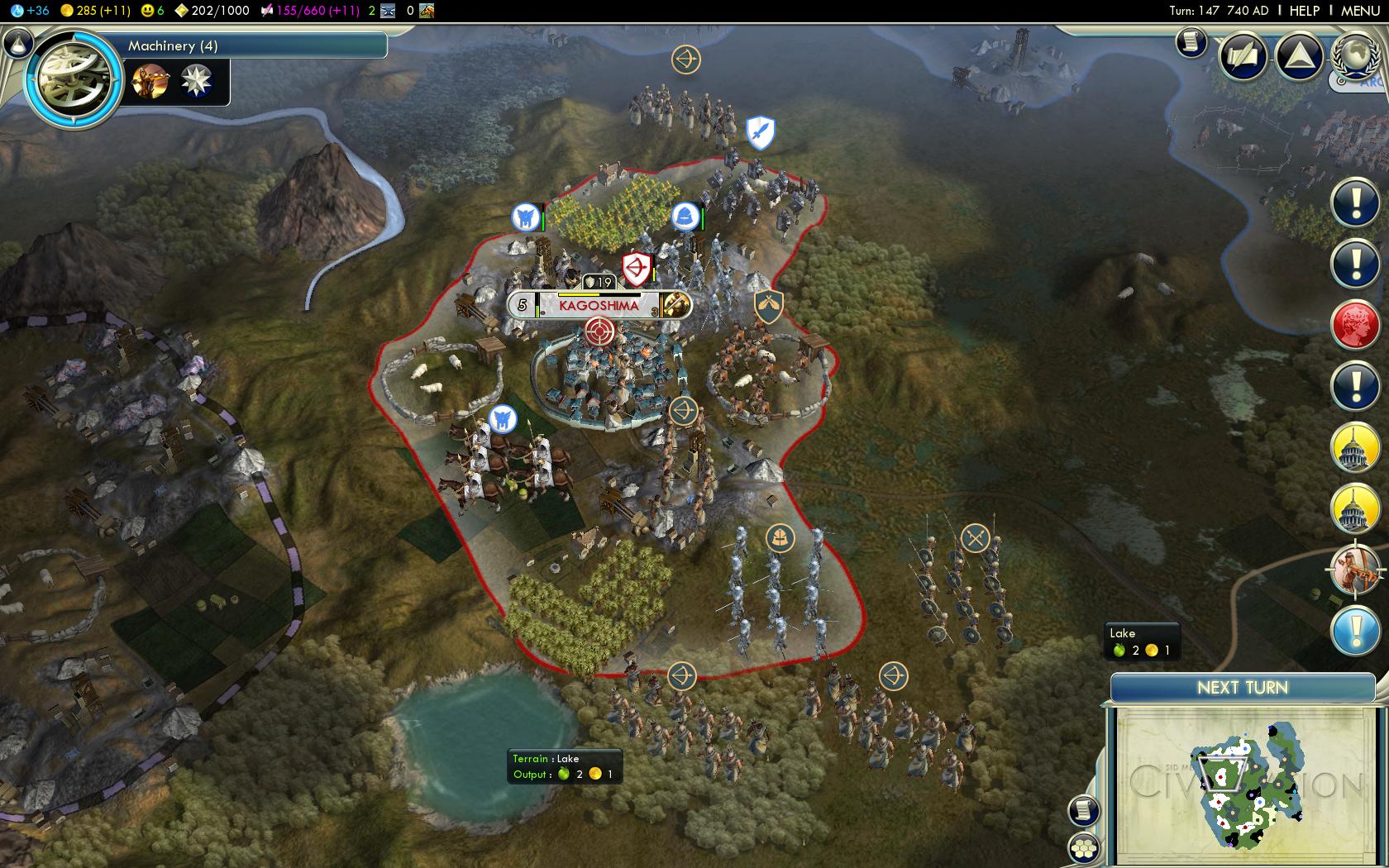Open the diplomacy globe with laurel button
The width and height of the screenshot is (1389, 868).
(x=1356, y=54)
